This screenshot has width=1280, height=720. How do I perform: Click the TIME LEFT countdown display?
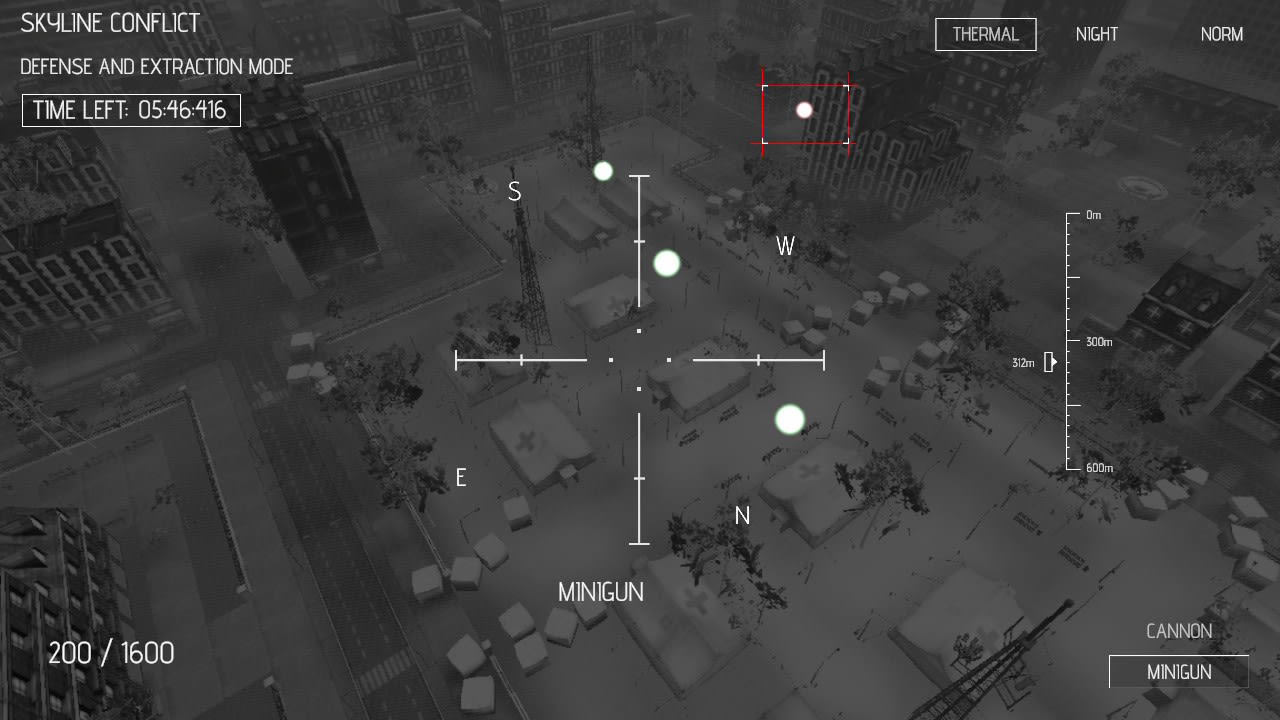pos(131,111)
